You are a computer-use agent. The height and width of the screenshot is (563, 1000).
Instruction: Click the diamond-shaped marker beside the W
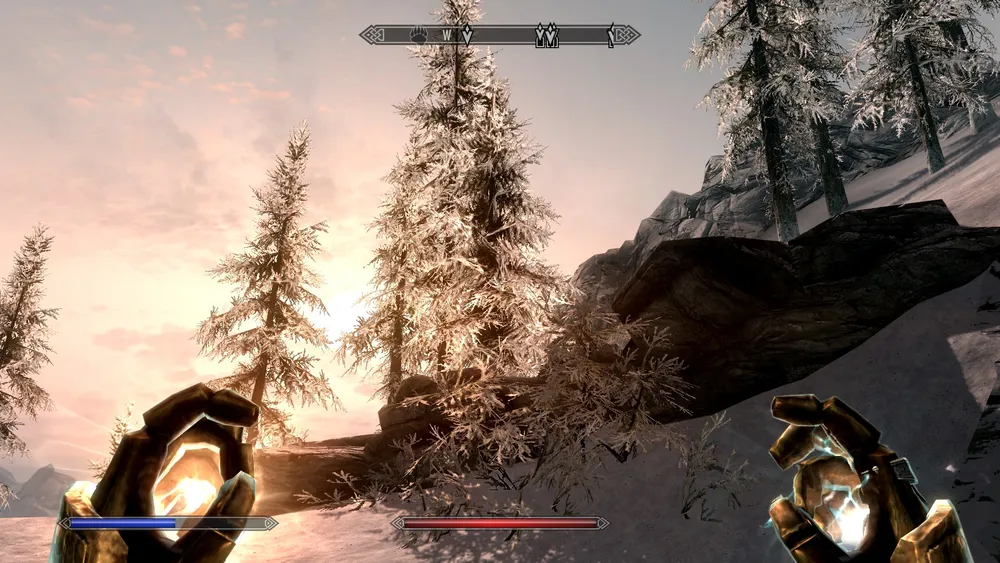click(x=466, y=35)
